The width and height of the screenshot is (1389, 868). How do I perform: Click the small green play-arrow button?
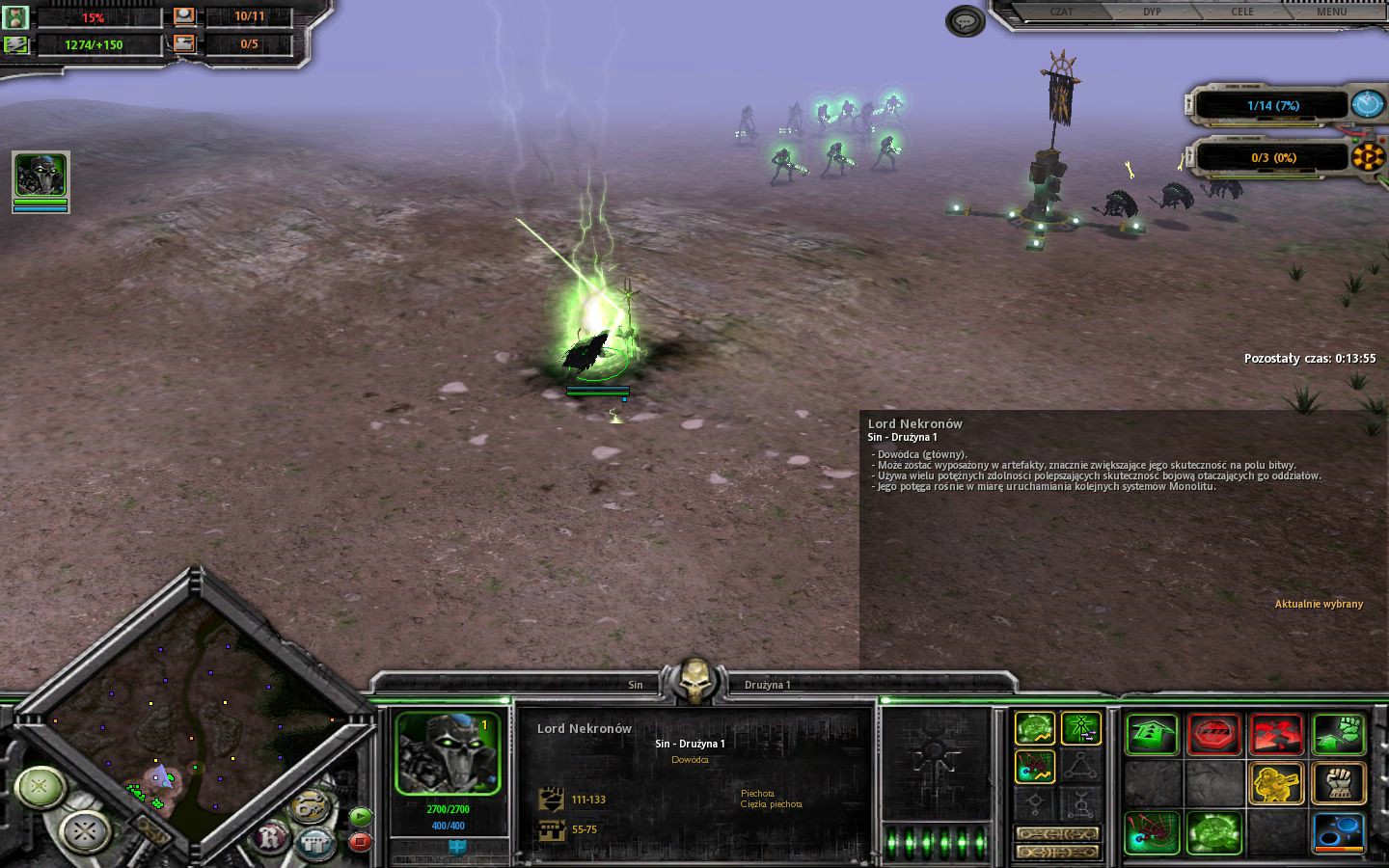360,816
